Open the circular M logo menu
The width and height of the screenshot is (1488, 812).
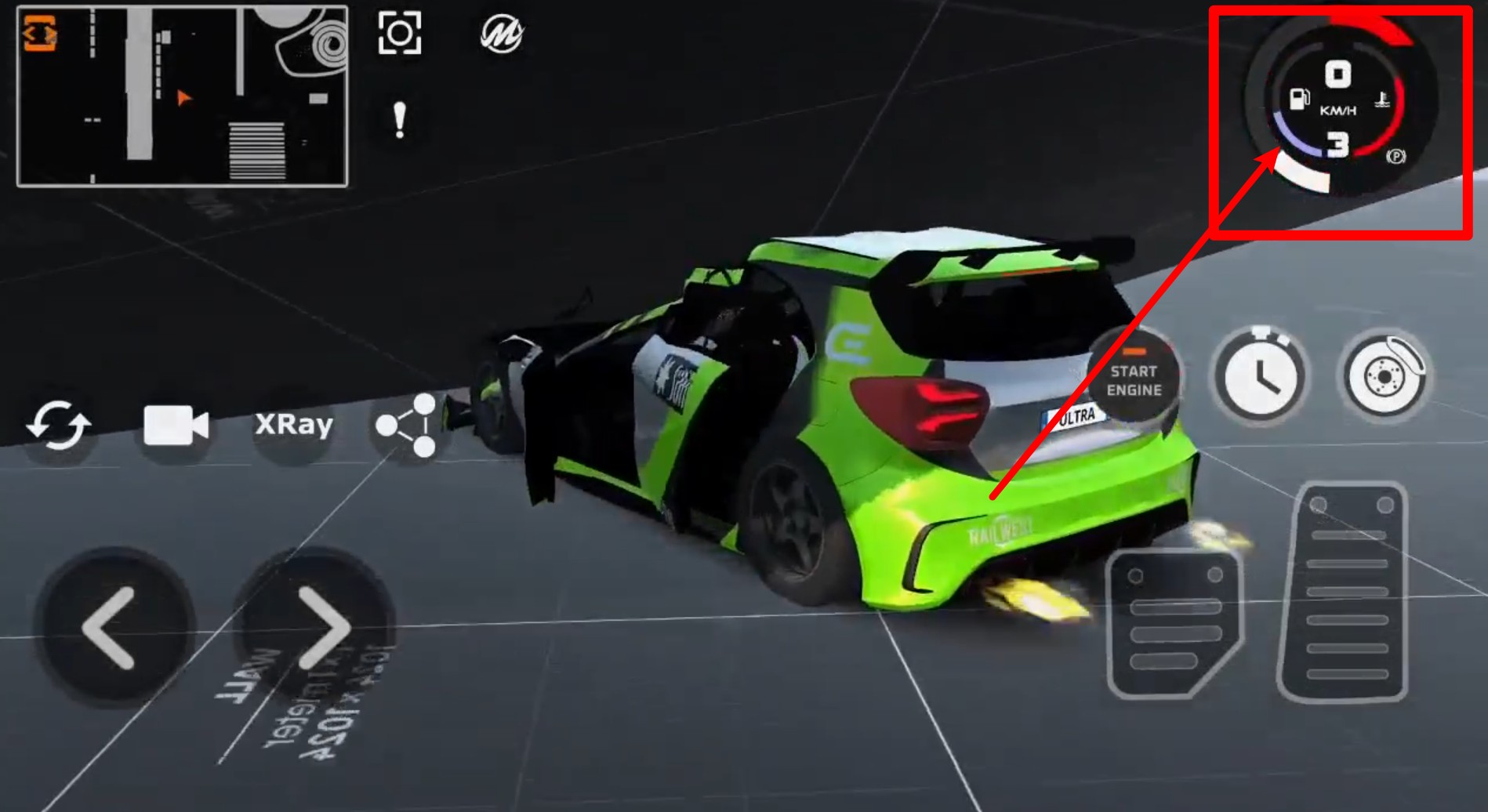502,34
